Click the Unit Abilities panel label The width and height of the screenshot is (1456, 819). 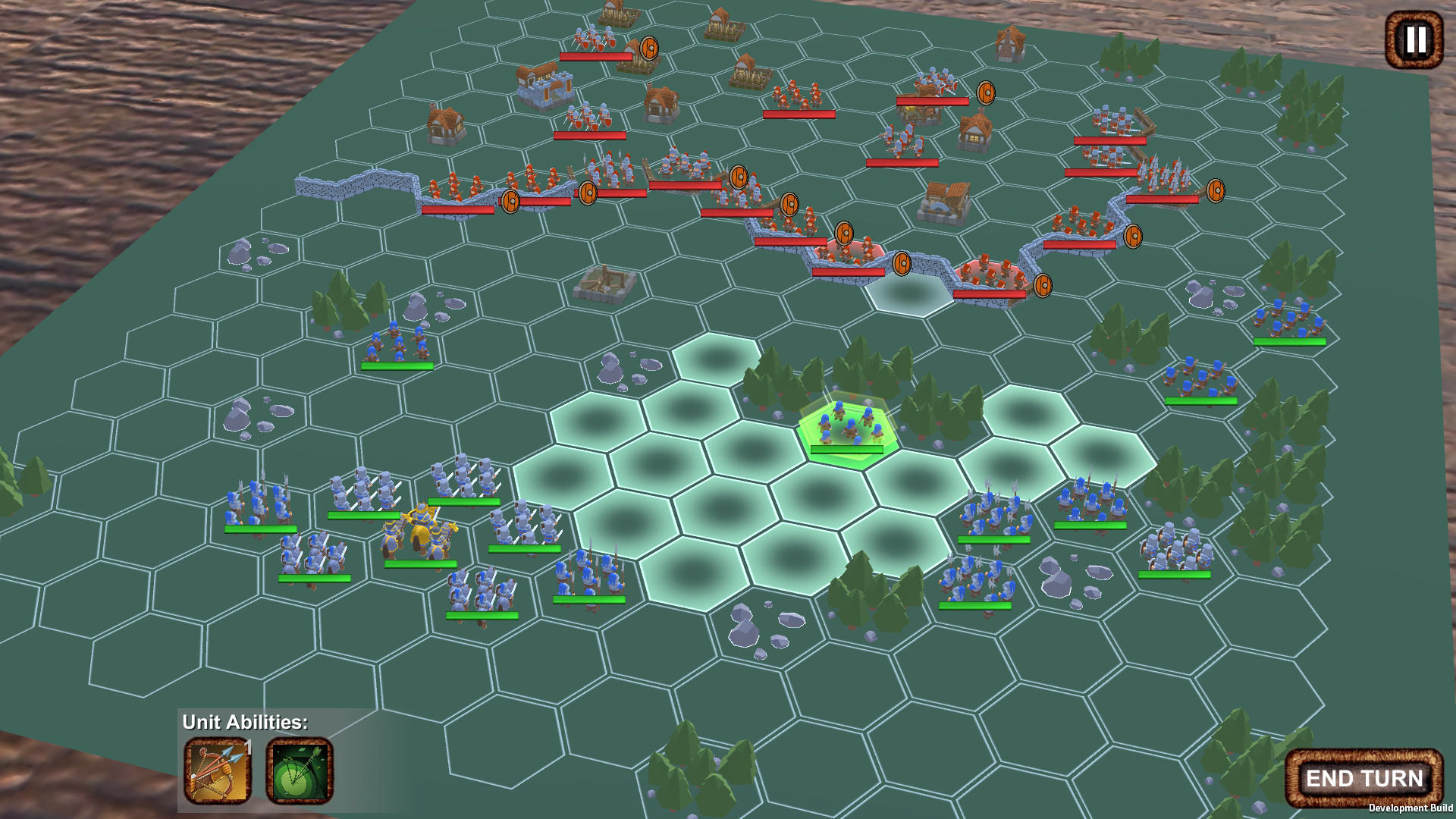tap(244, 723)
